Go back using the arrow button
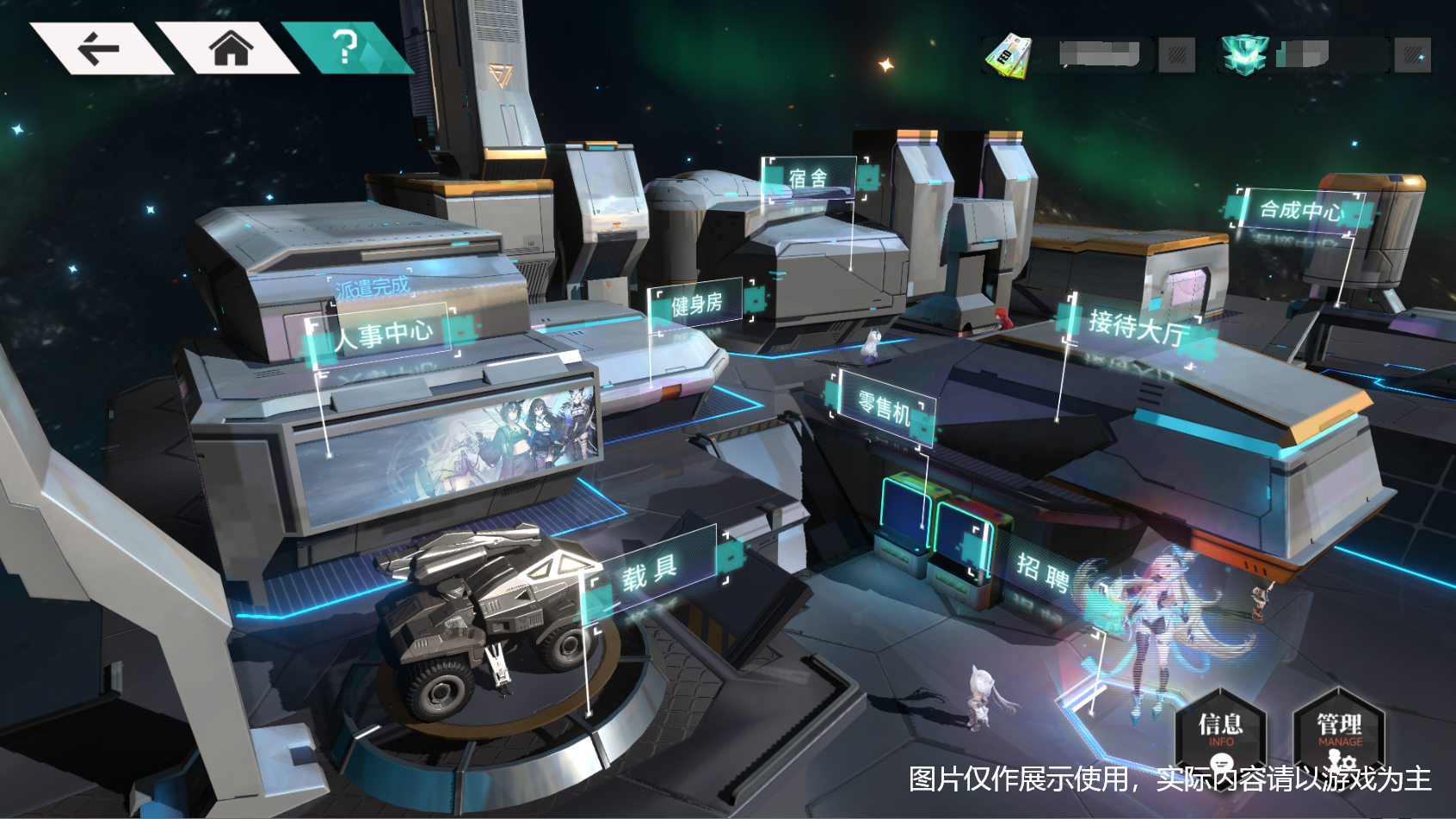Image resolution: width=1456 pixels, height=819 pixels. [x=99, y=48]
